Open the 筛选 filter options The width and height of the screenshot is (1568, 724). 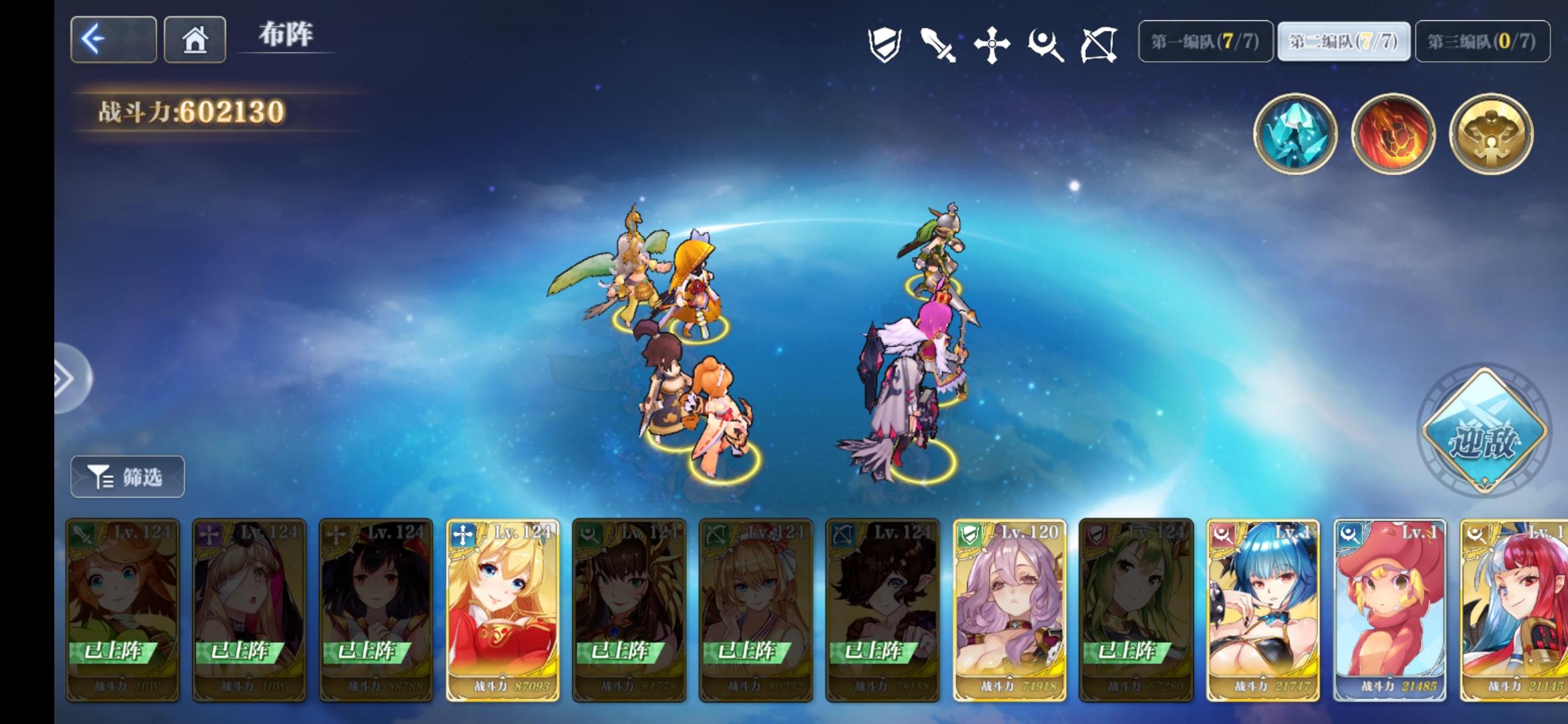(126, 476)
